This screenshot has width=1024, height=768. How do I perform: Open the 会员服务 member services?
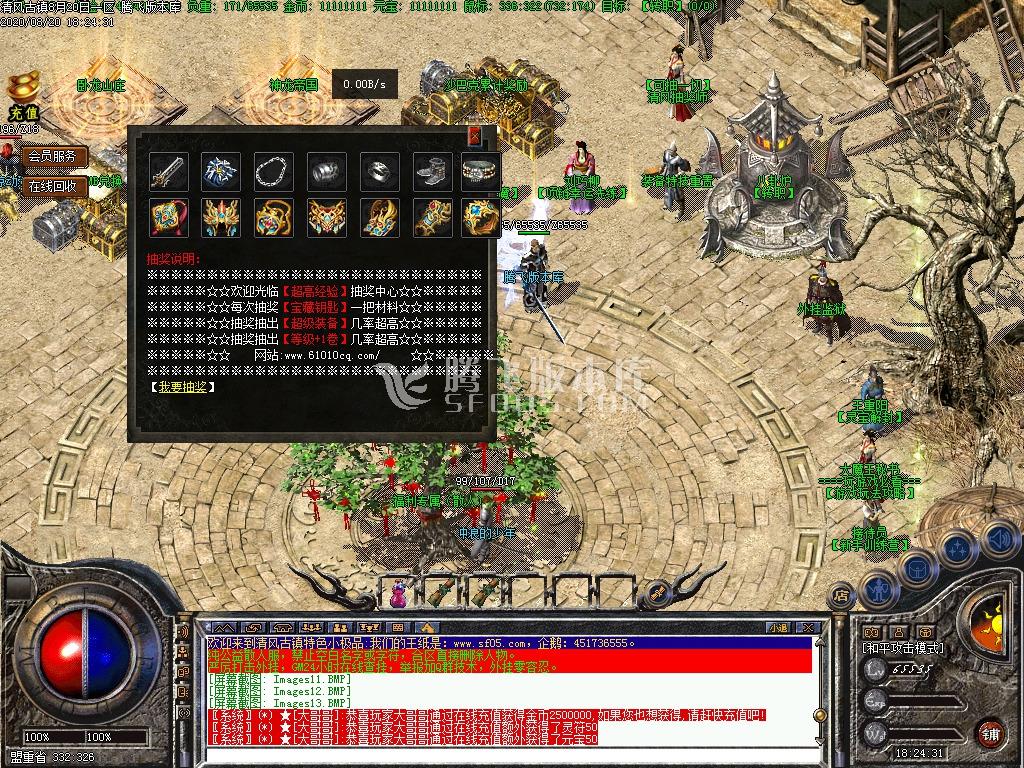[53, 157]
